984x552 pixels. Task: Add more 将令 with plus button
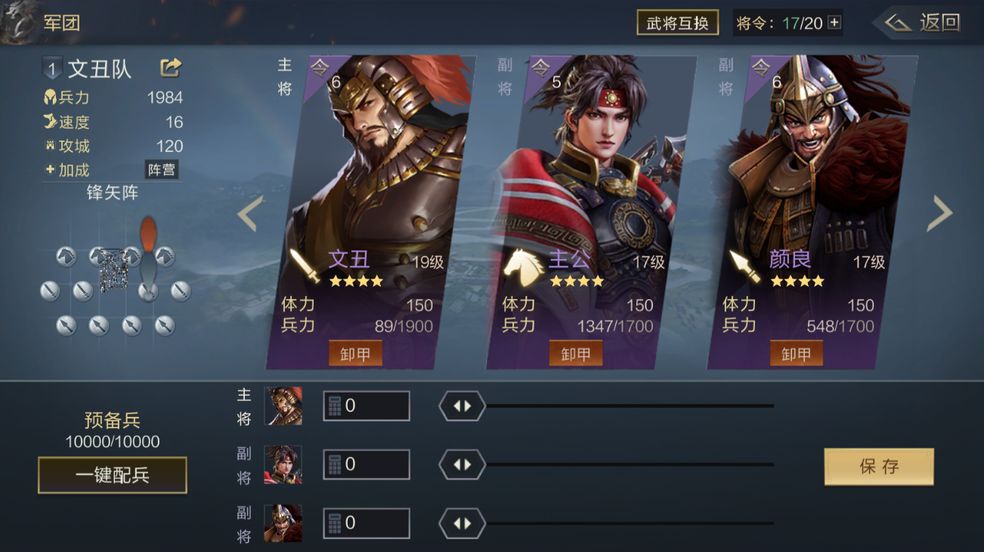[835, 23]
